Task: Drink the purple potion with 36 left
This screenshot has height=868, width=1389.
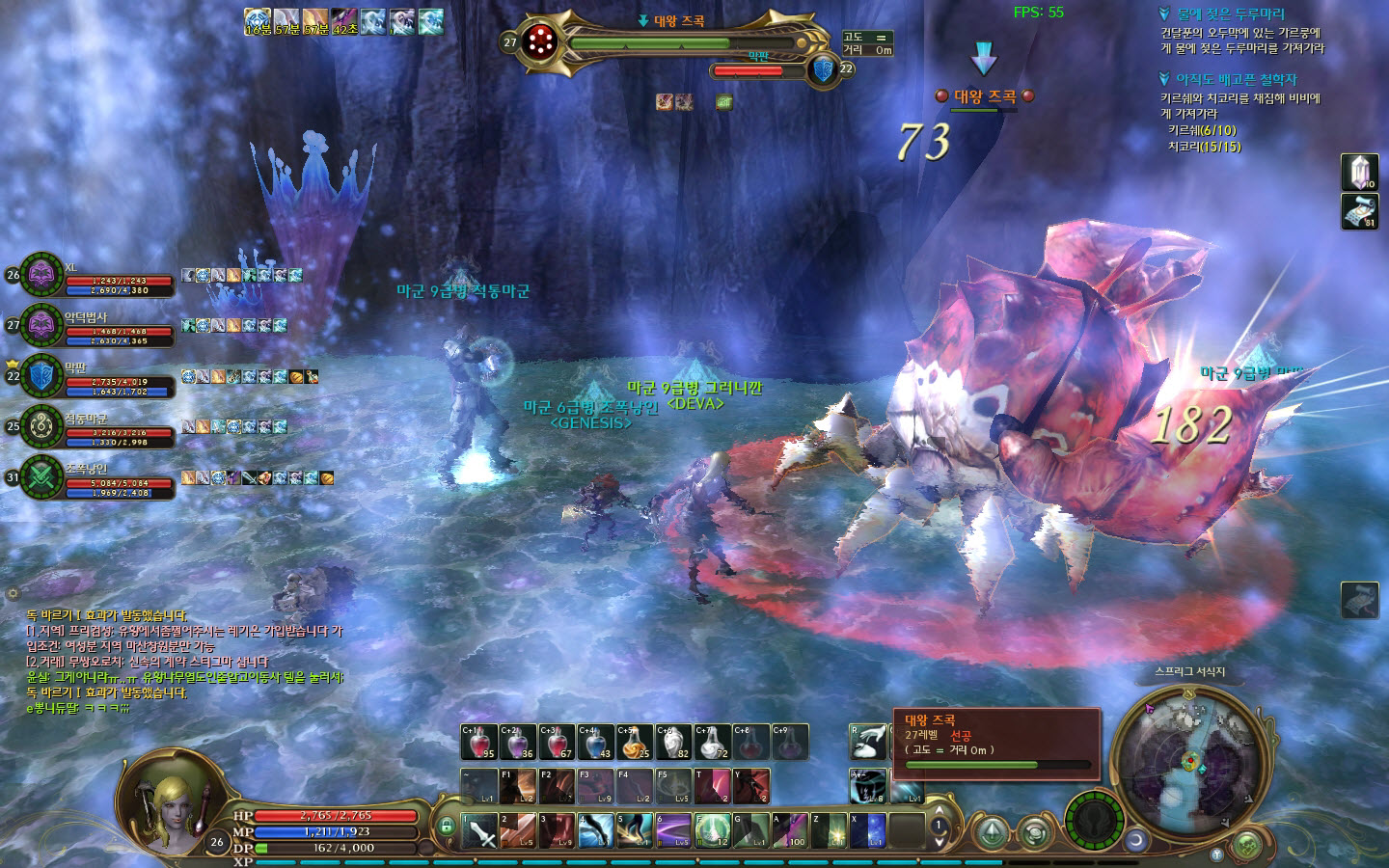Action: coord(518,742)
